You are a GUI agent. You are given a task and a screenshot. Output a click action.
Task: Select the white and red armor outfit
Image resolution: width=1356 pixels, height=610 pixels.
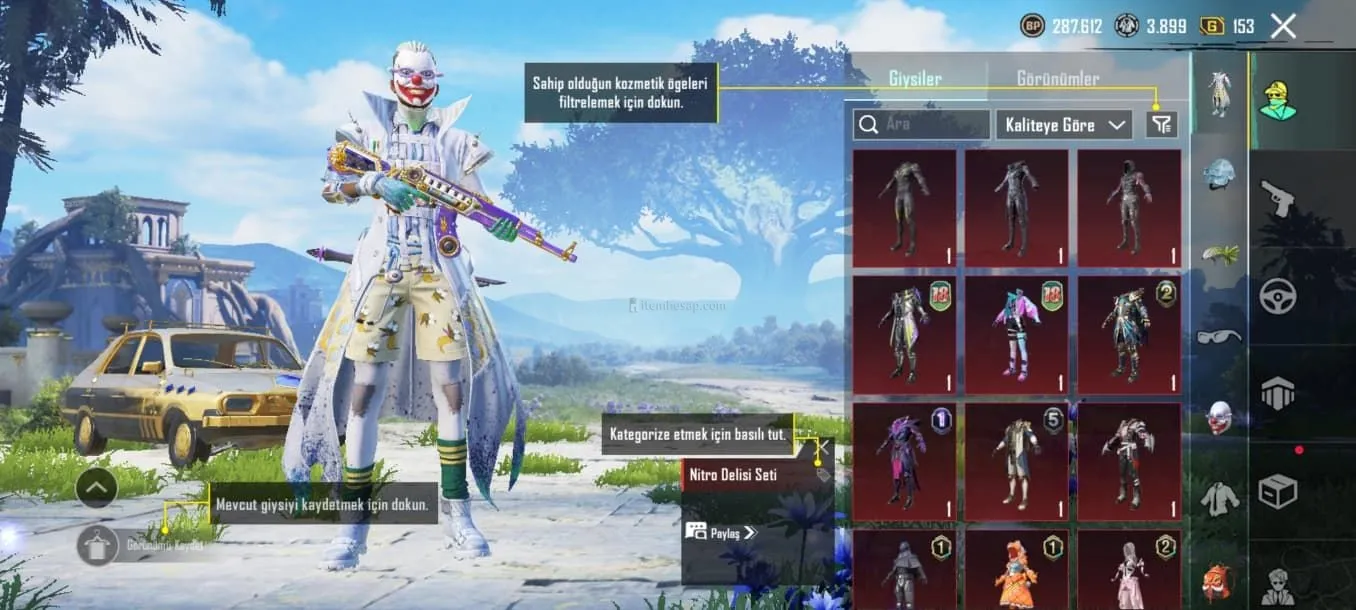(x=1128, y=461)
